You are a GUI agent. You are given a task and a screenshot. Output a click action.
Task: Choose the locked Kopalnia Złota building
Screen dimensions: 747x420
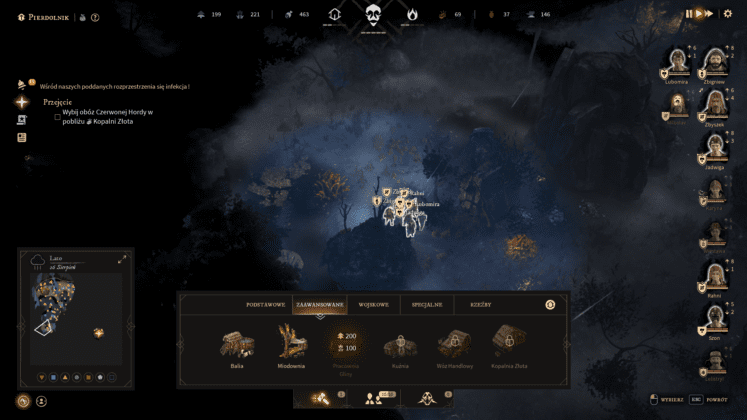(509, 344)
